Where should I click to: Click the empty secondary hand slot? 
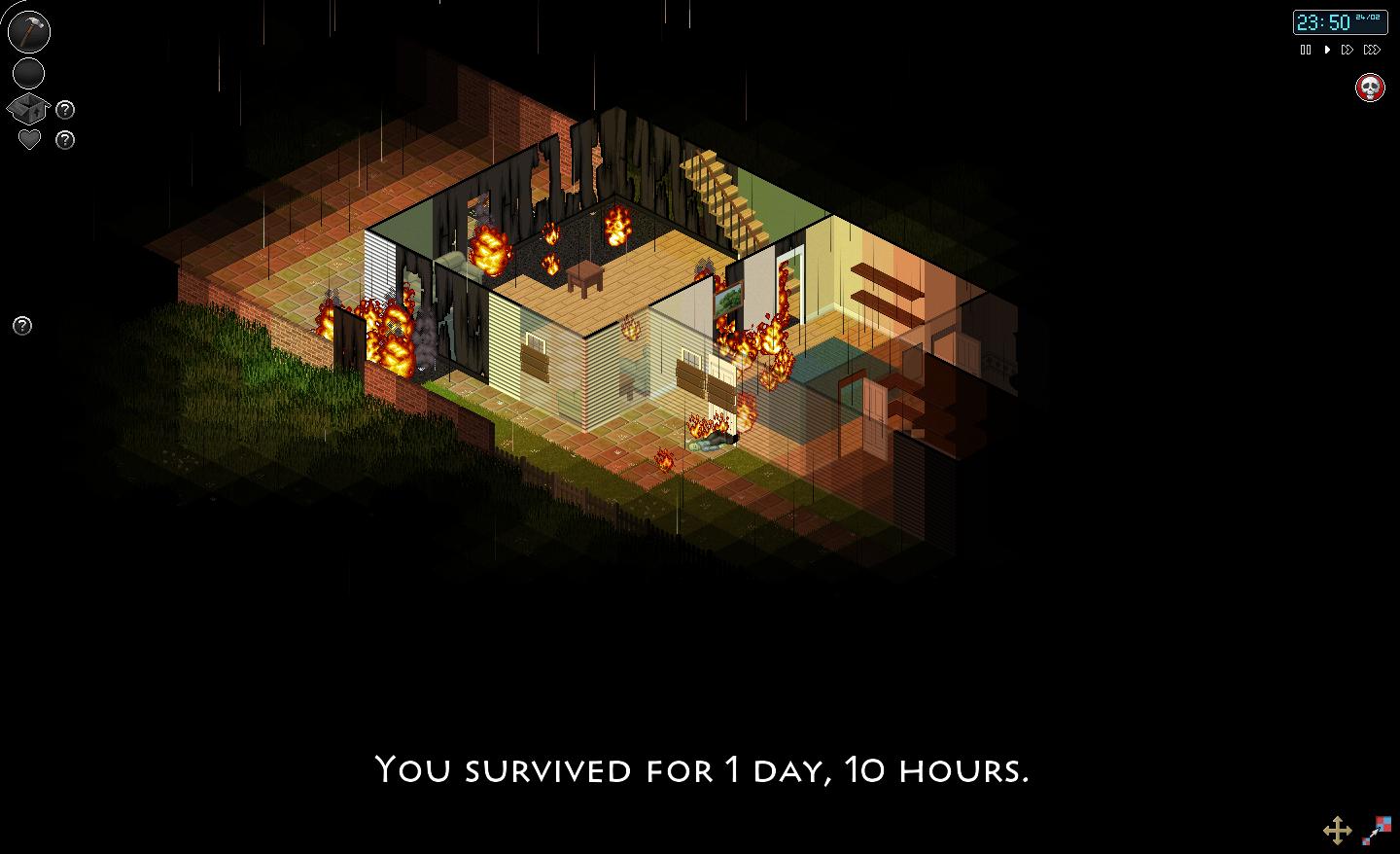[x=29, y=73]
